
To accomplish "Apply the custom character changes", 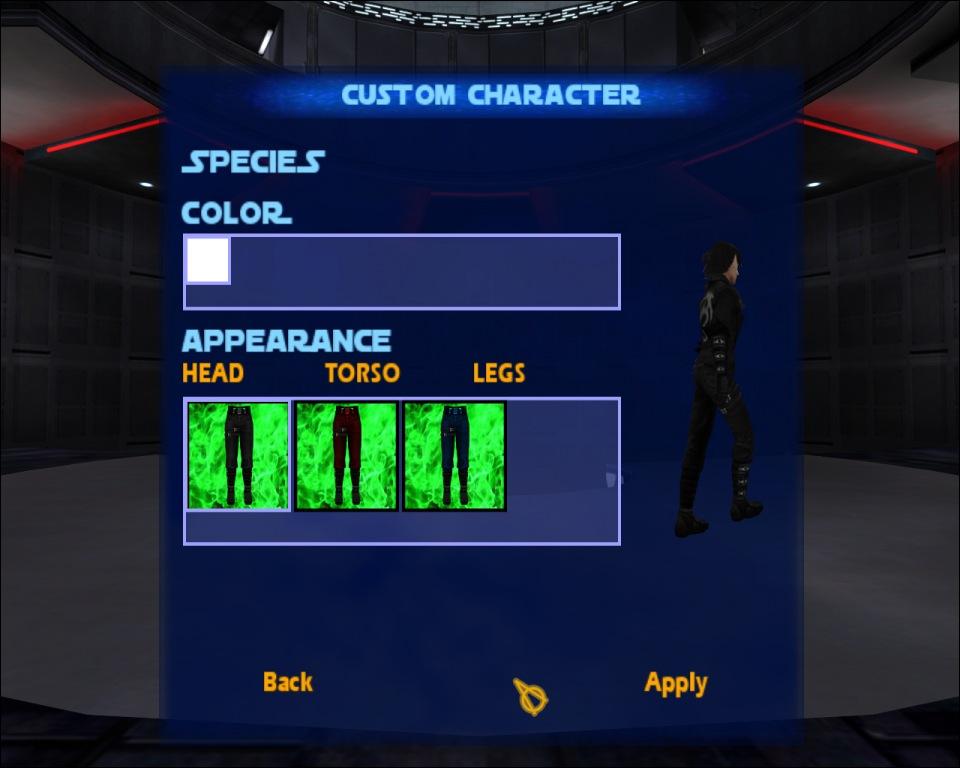I will tap(676, 683).
